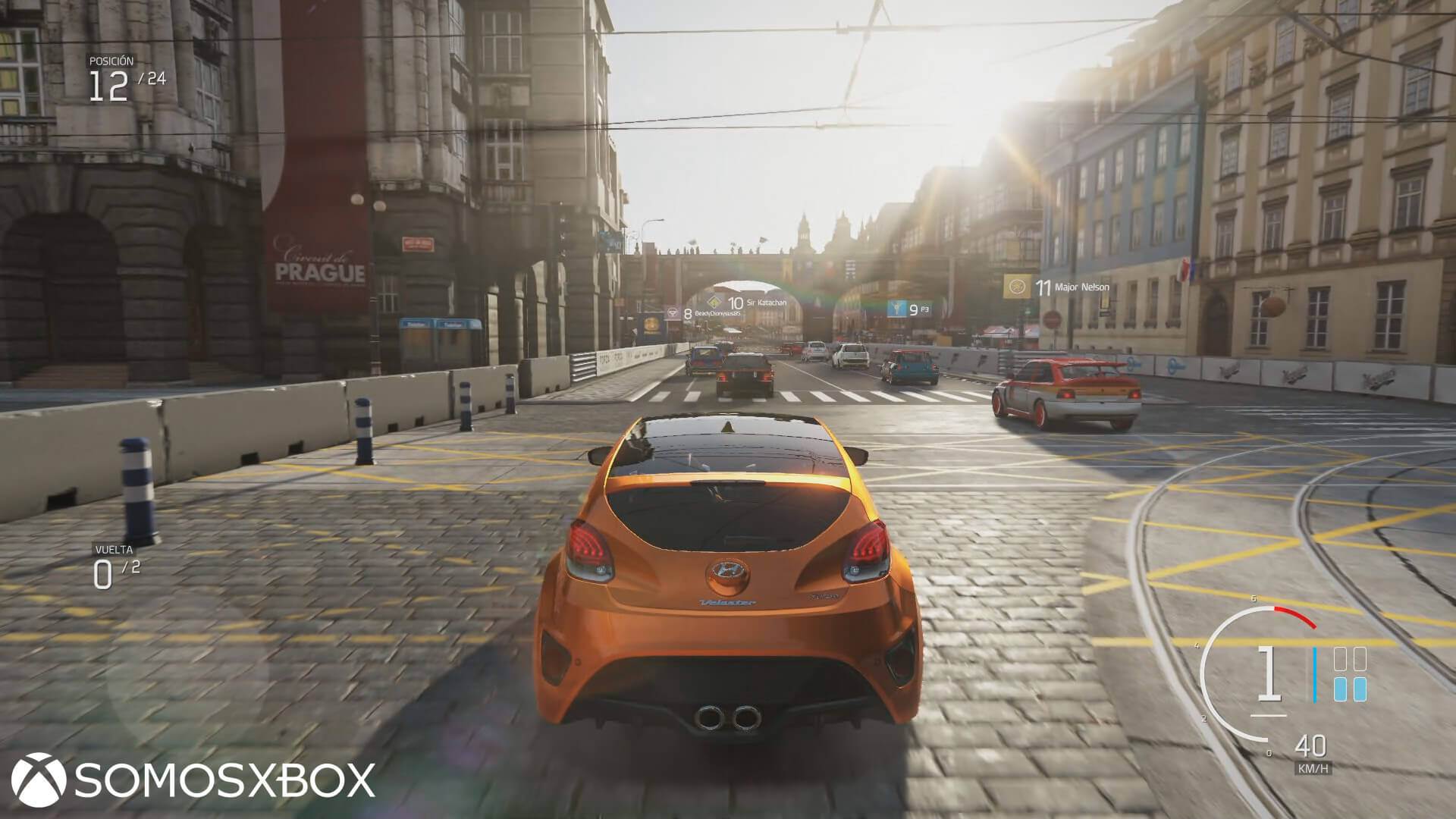Screen dimensions: 1456x819
Task: Click P3's blue player badge icon
Action: point(897,308)
